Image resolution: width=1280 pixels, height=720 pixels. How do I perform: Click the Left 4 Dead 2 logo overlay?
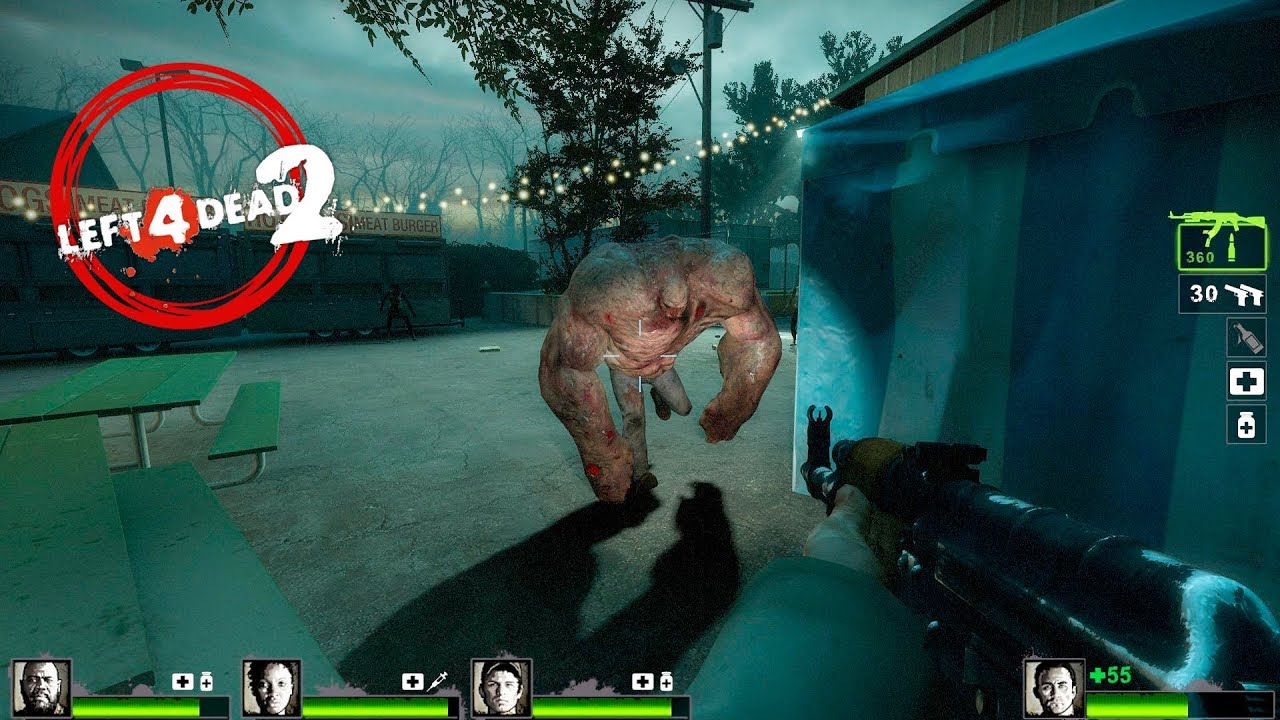(x=190, y=195)
